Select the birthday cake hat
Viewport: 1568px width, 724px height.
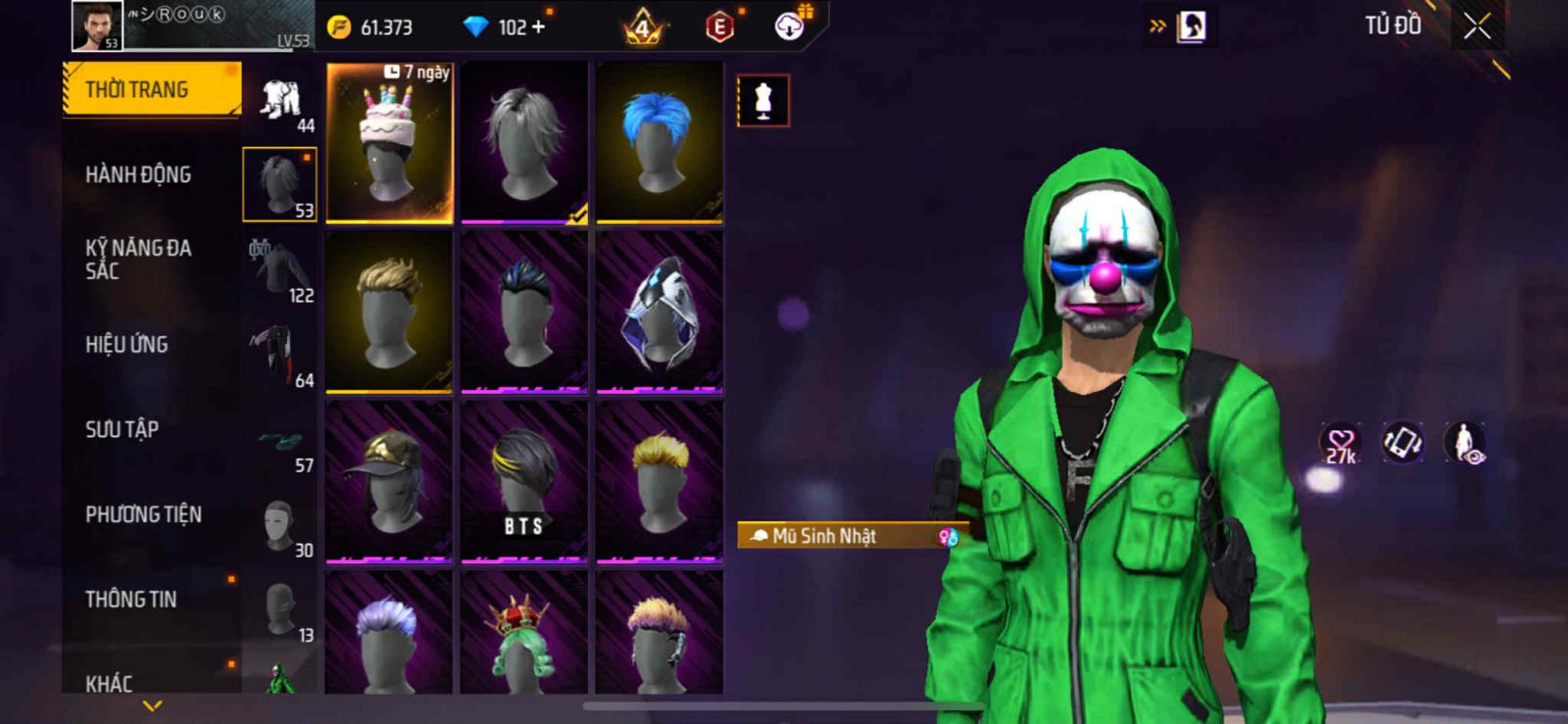[389, 143]
